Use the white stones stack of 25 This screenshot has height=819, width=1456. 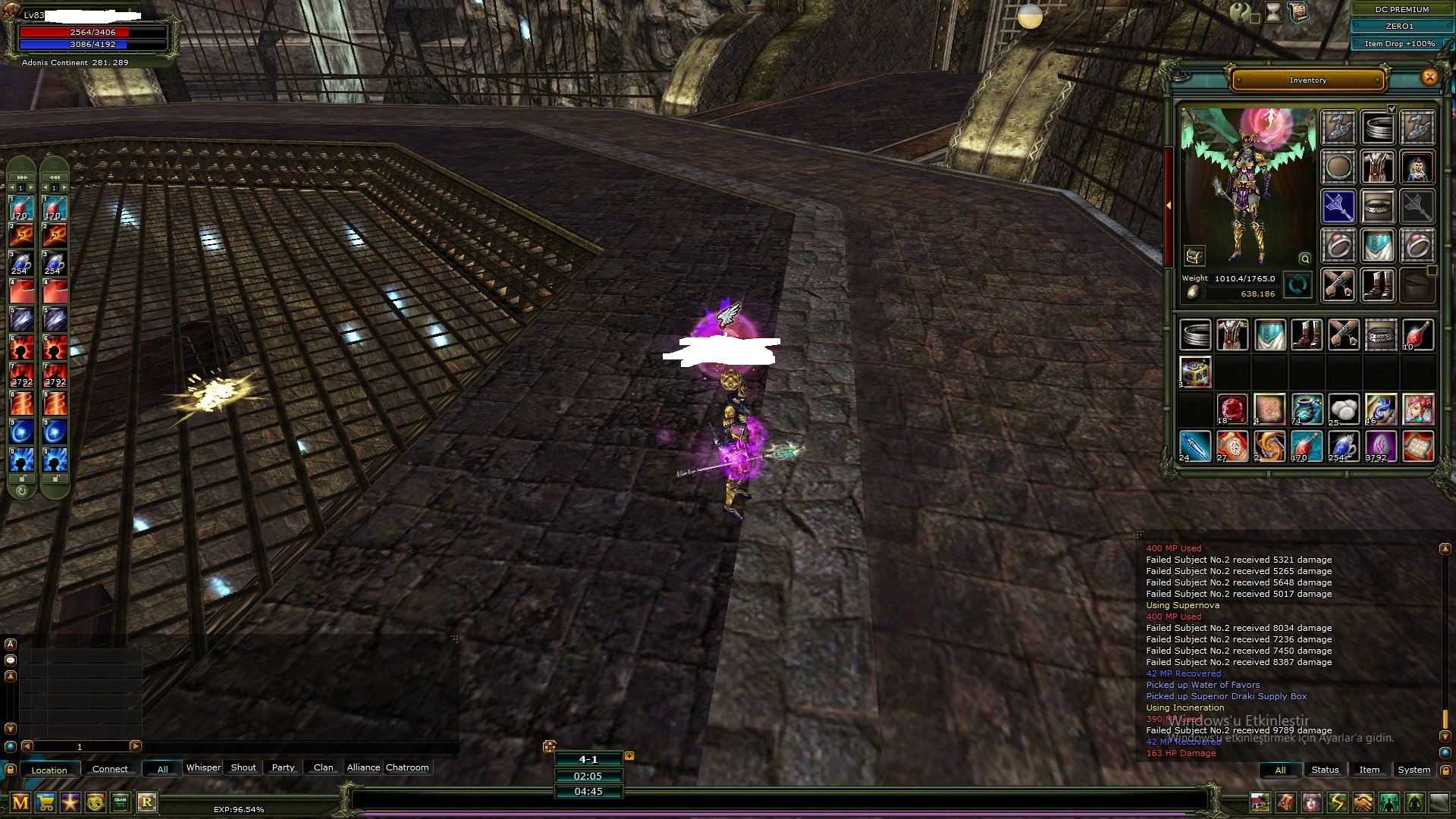coord(1343,409)
